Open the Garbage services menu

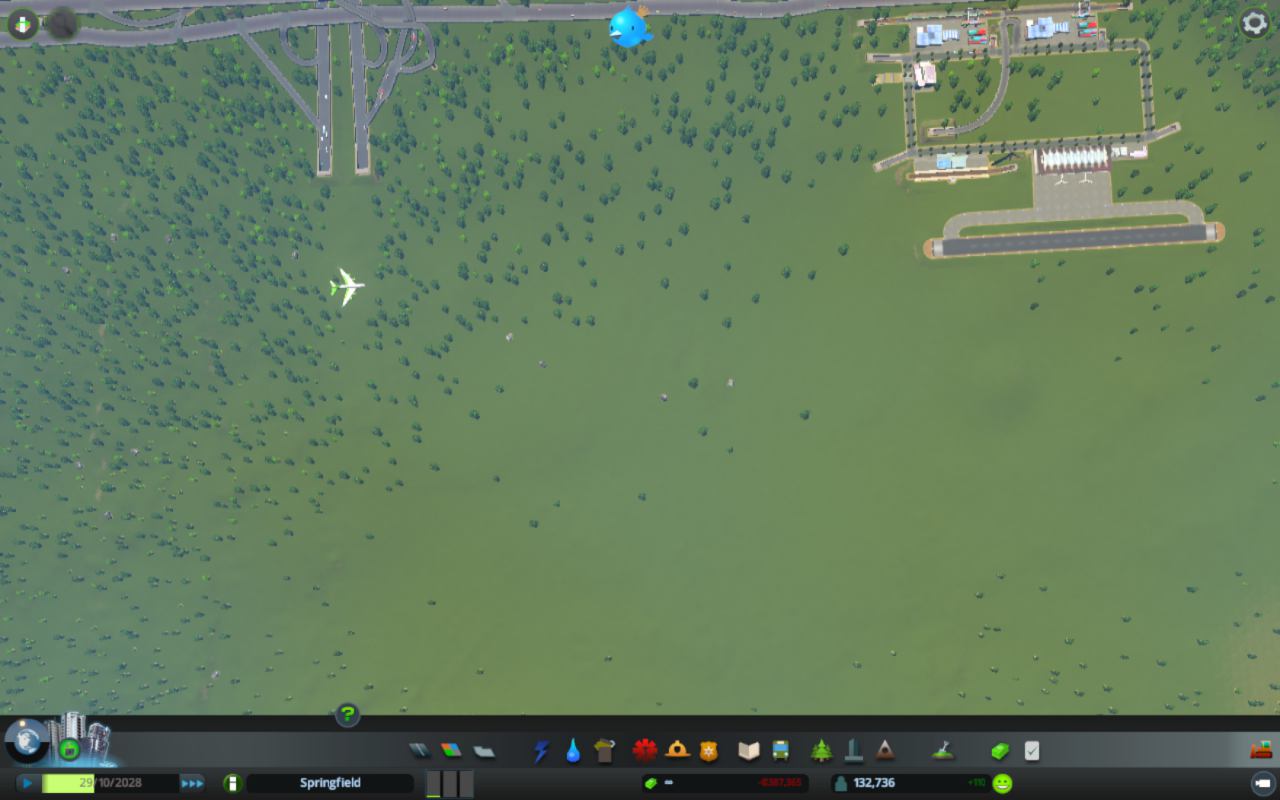[x=604, y=750]
